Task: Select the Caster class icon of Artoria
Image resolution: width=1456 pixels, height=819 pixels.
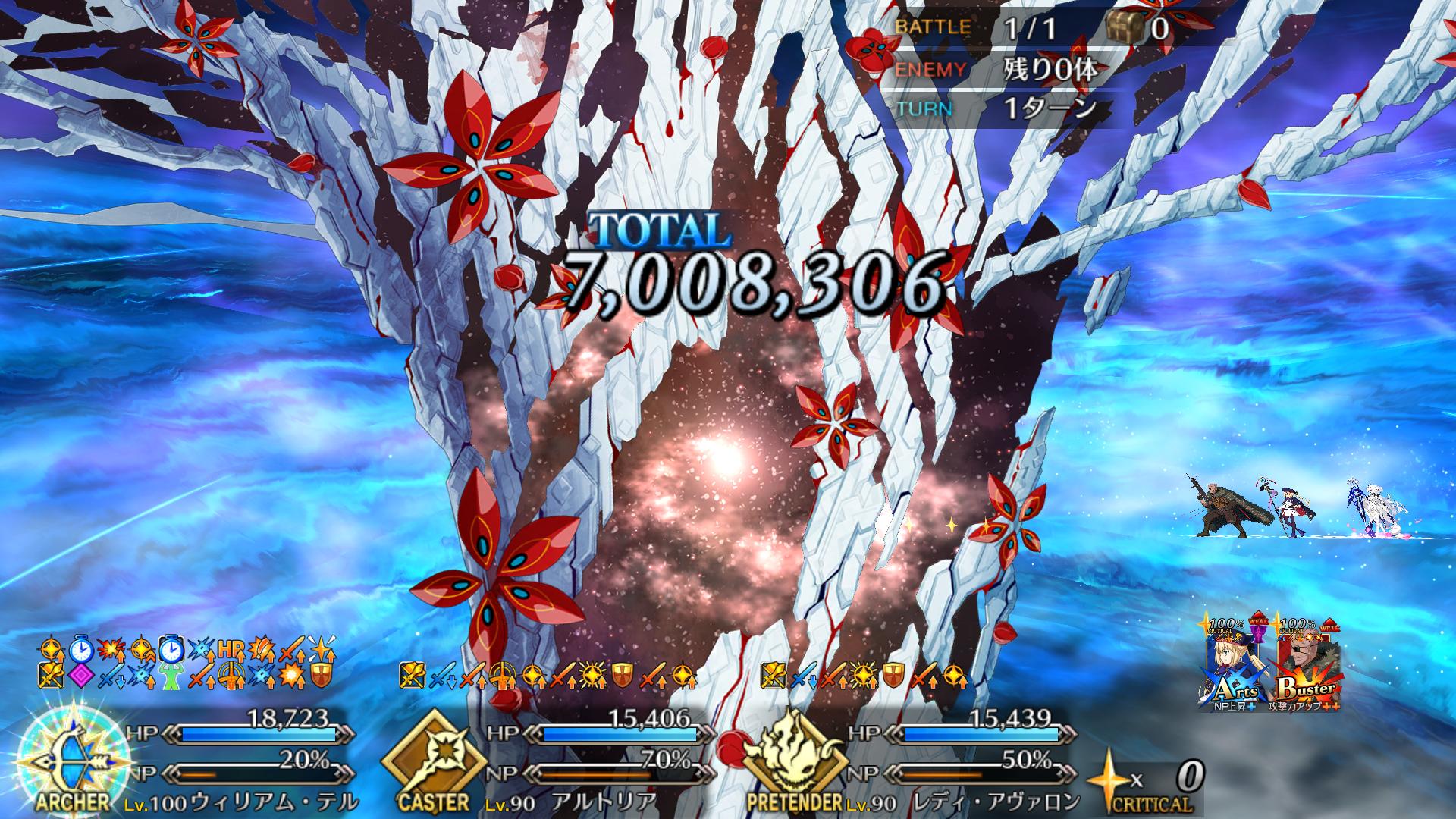Action: 432,758
